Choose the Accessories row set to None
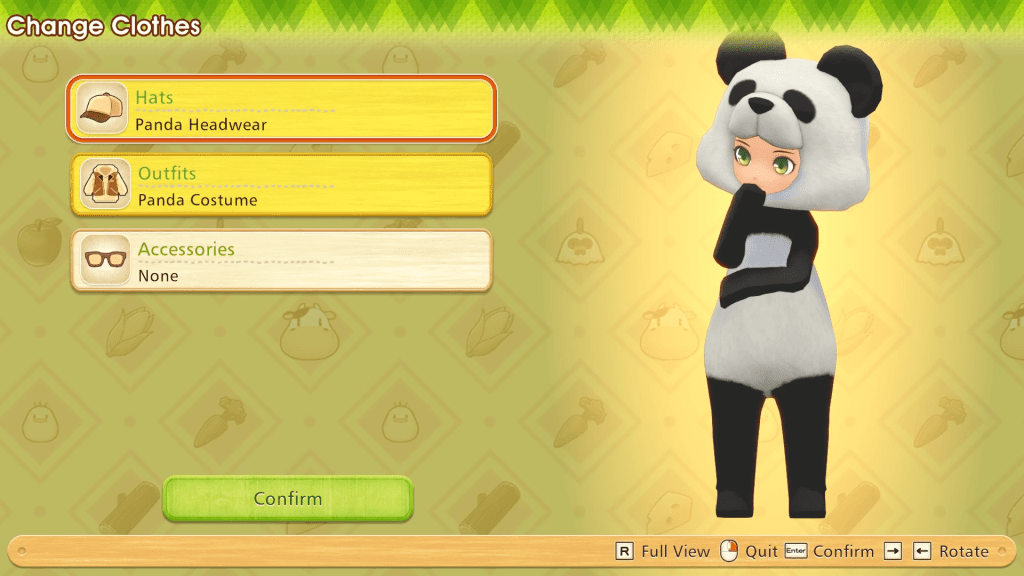The height and width of the screenshot is (576, 1024). click(x=281, y=261)
